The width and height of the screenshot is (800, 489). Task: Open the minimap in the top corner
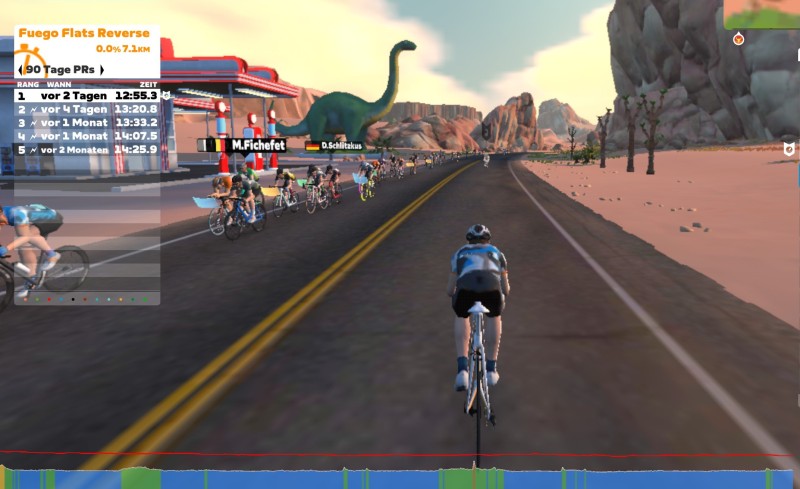tap(762, 14)
